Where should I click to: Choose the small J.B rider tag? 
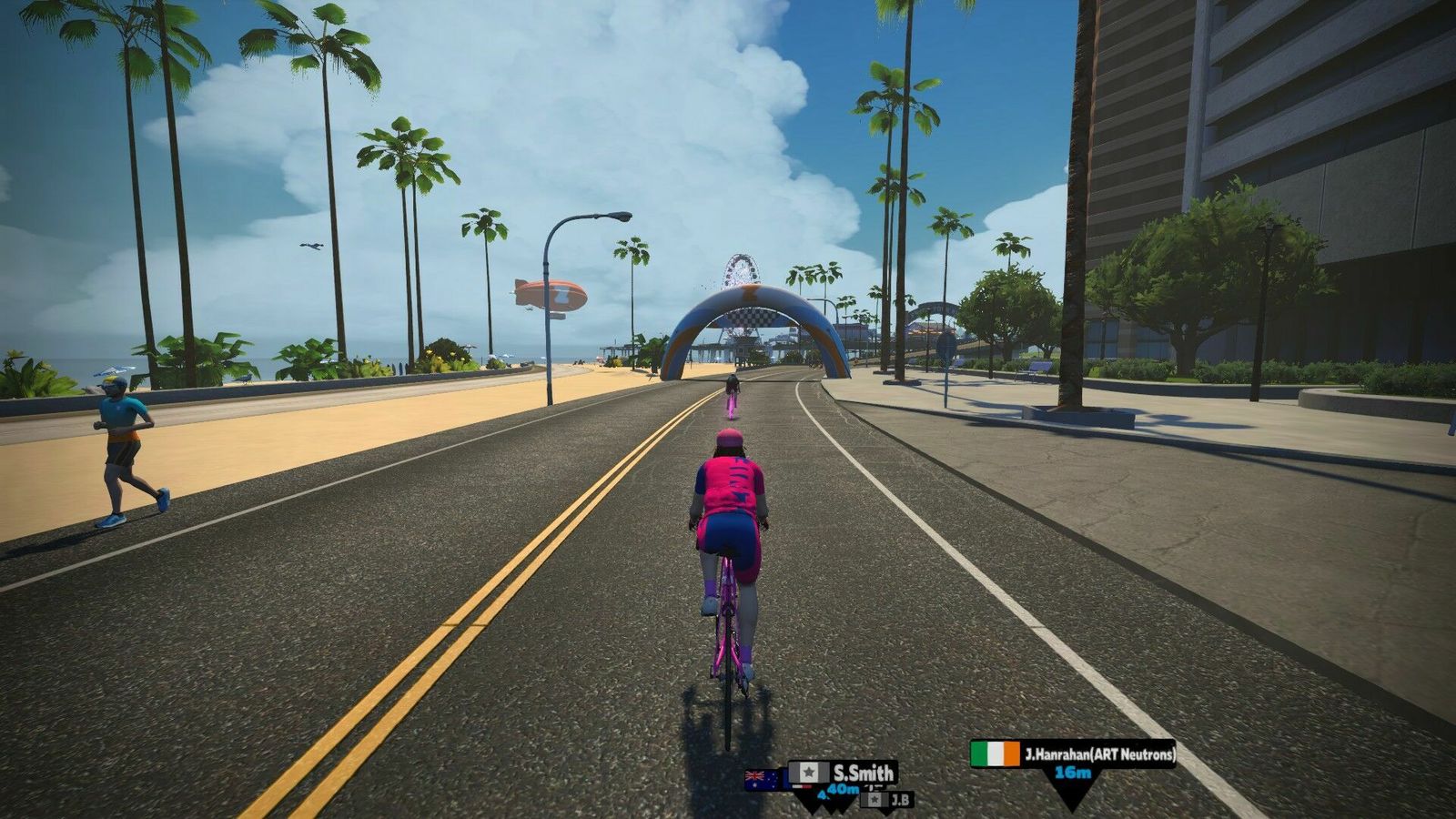(x=887, y=800)
